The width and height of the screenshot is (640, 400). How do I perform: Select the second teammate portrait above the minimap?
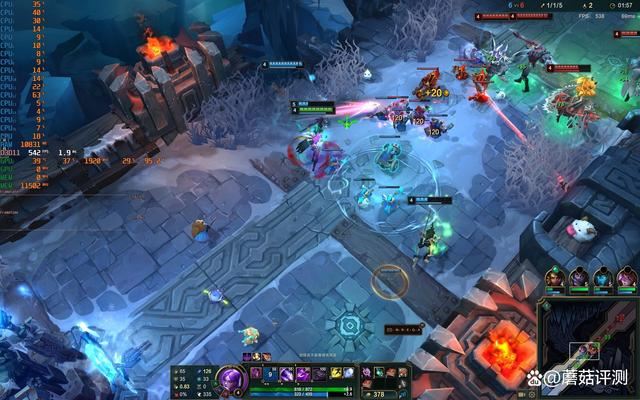tap(579, 278)
